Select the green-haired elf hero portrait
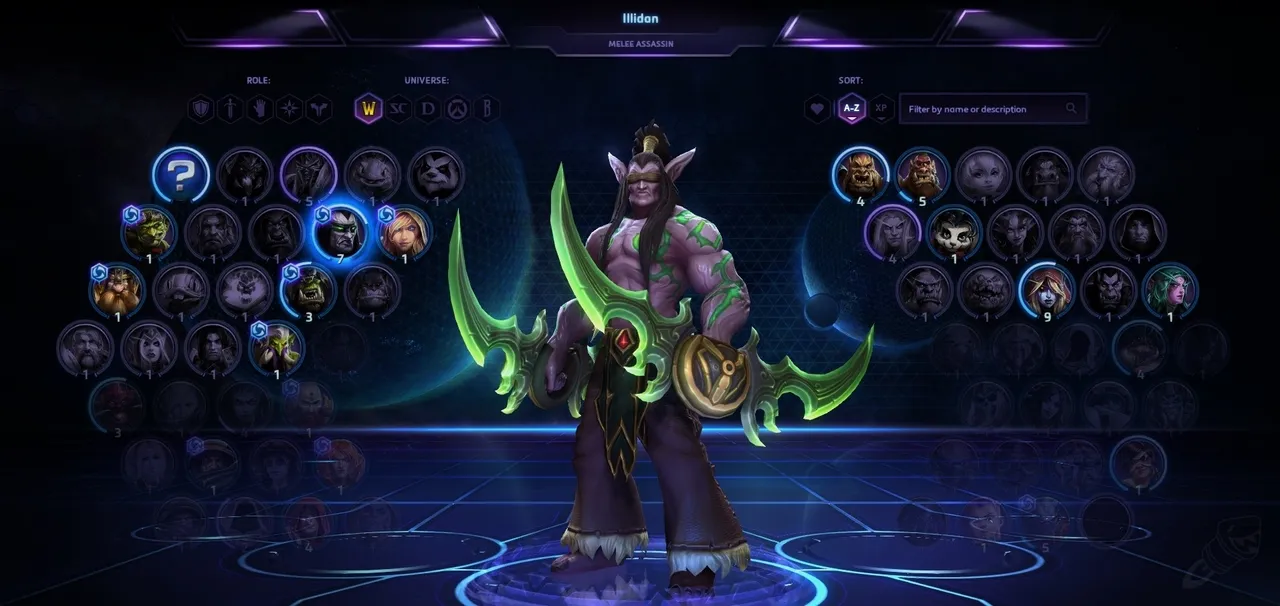The height and width of the screenshot is (606, 1280). (1169, 290)
